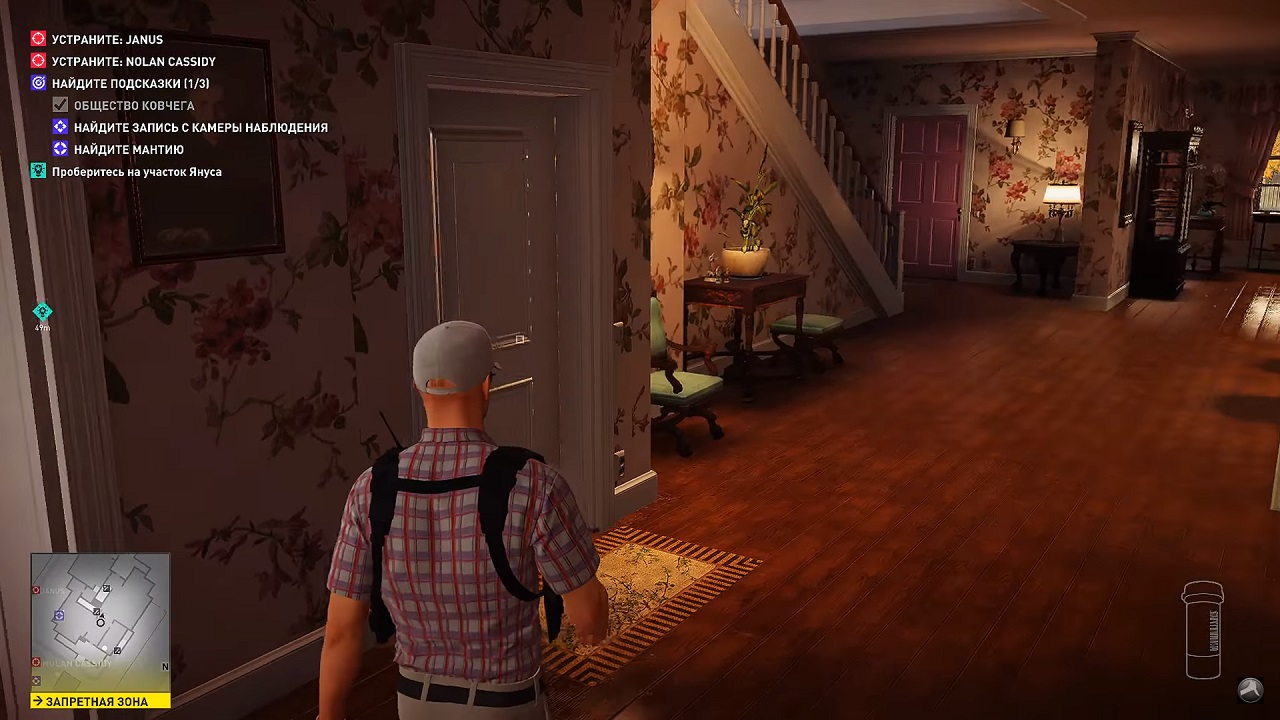Viewport: 1280px width, 720px height.
Task: Click the 'Запретная зона' status banner
Action: [100, 702]
